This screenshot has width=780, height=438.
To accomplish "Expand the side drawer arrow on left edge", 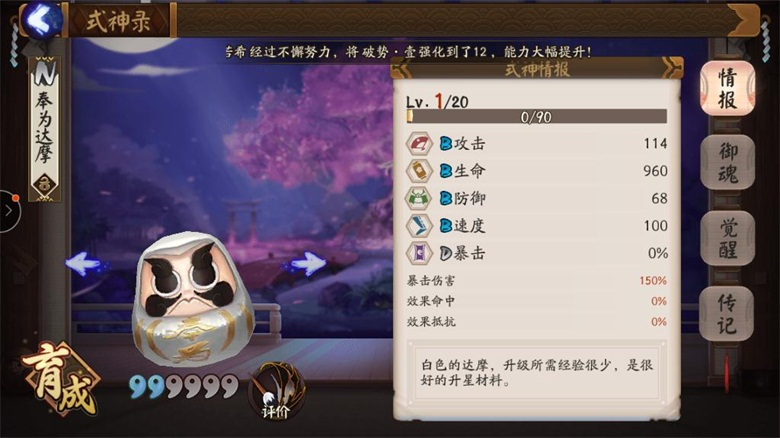I will tap(8, 211).
